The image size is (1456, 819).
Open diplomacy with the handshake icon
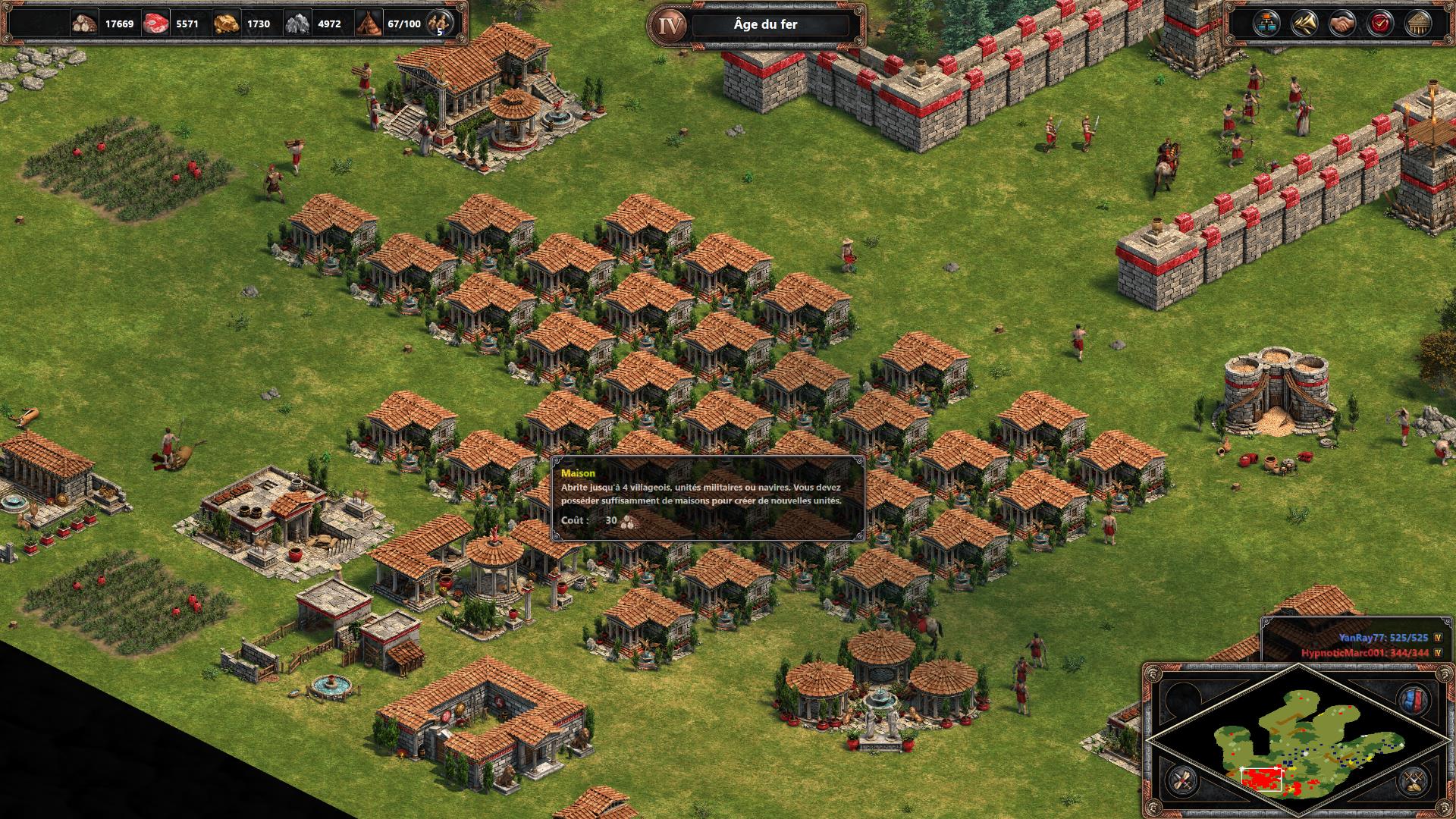click(1341, 24)
